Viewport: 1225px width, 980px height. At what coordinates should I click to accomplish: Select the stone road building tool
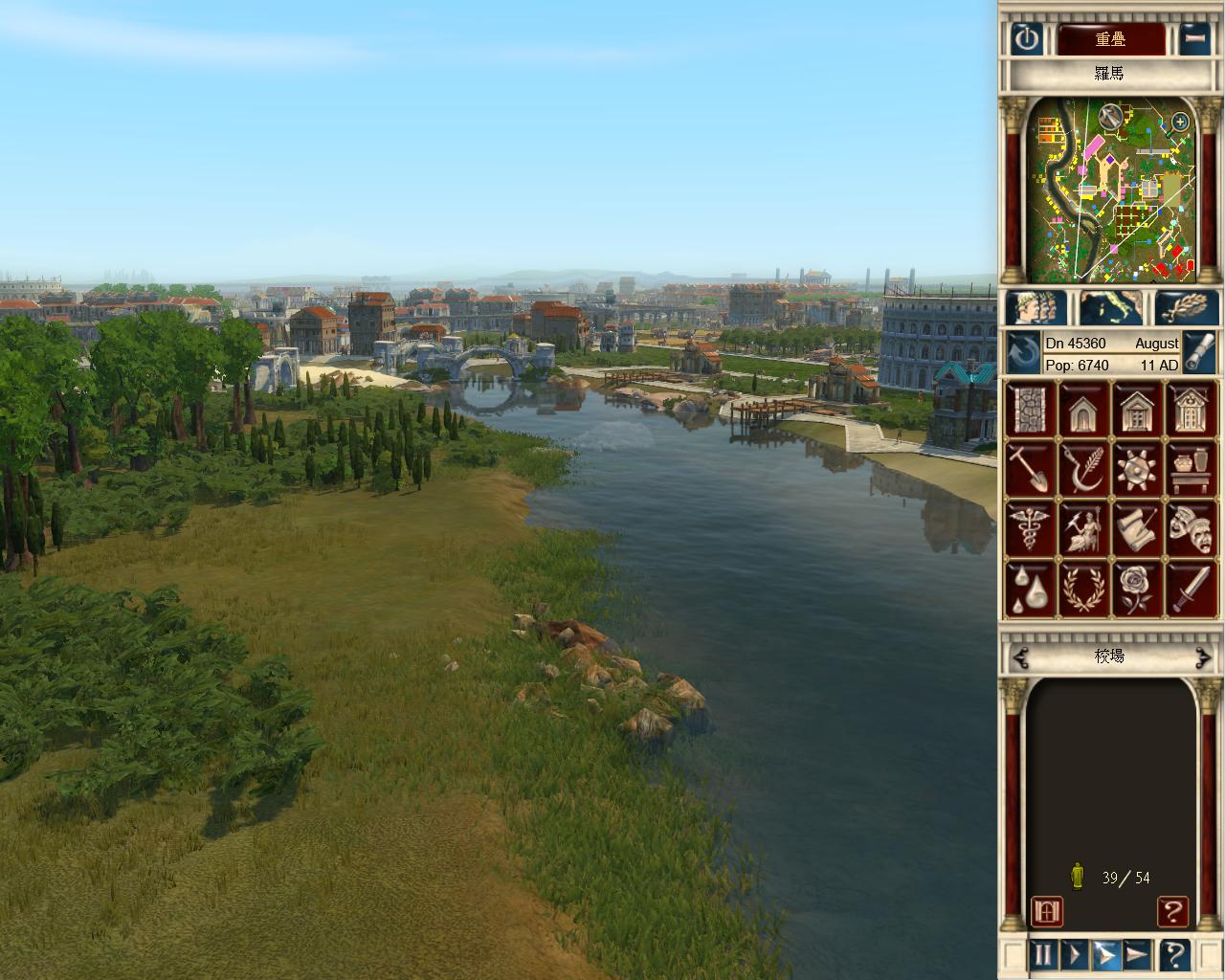coord(1031,410)
